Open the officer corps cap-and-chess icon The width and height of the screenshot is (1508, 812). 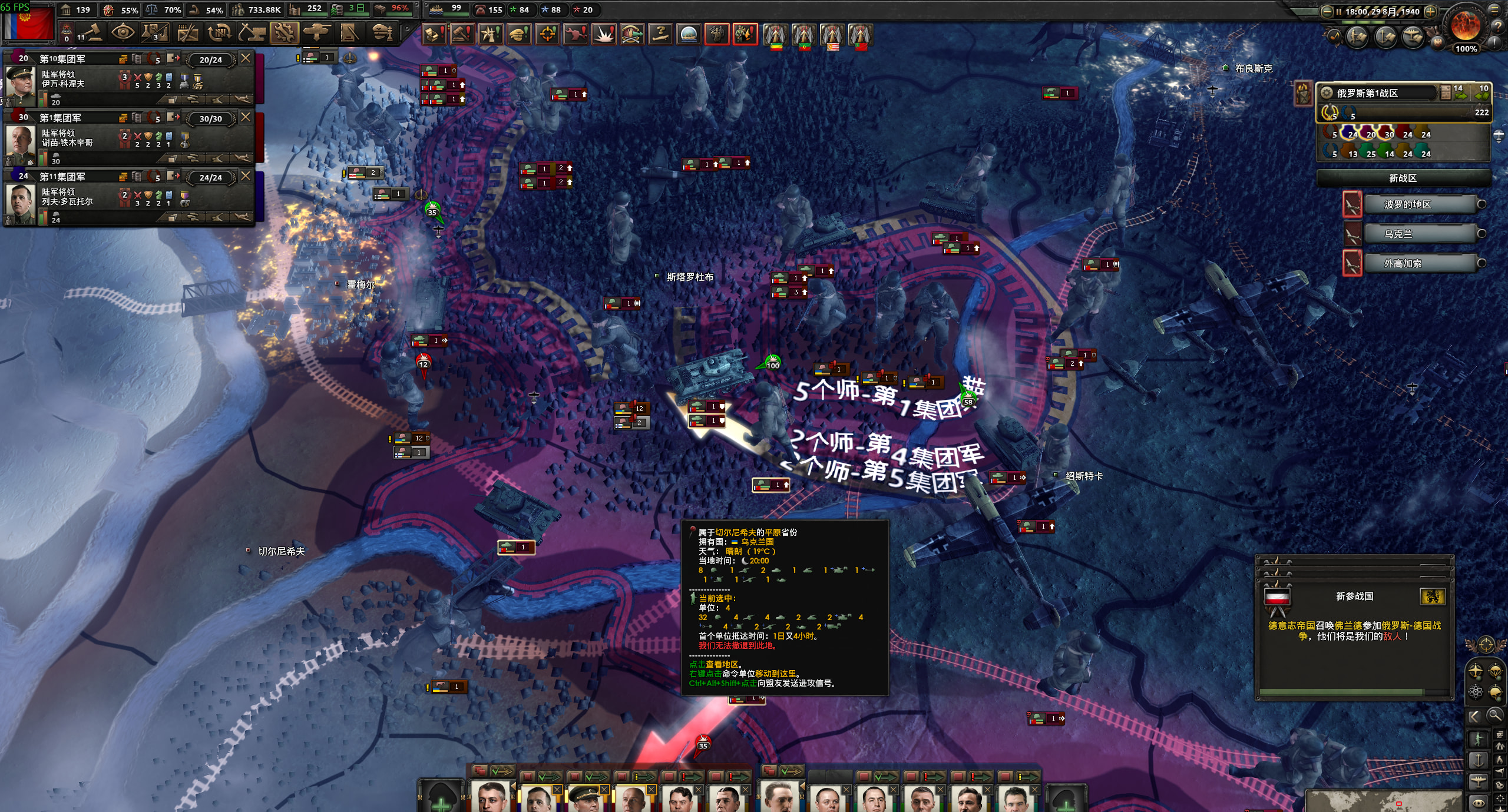pos(383,33)
